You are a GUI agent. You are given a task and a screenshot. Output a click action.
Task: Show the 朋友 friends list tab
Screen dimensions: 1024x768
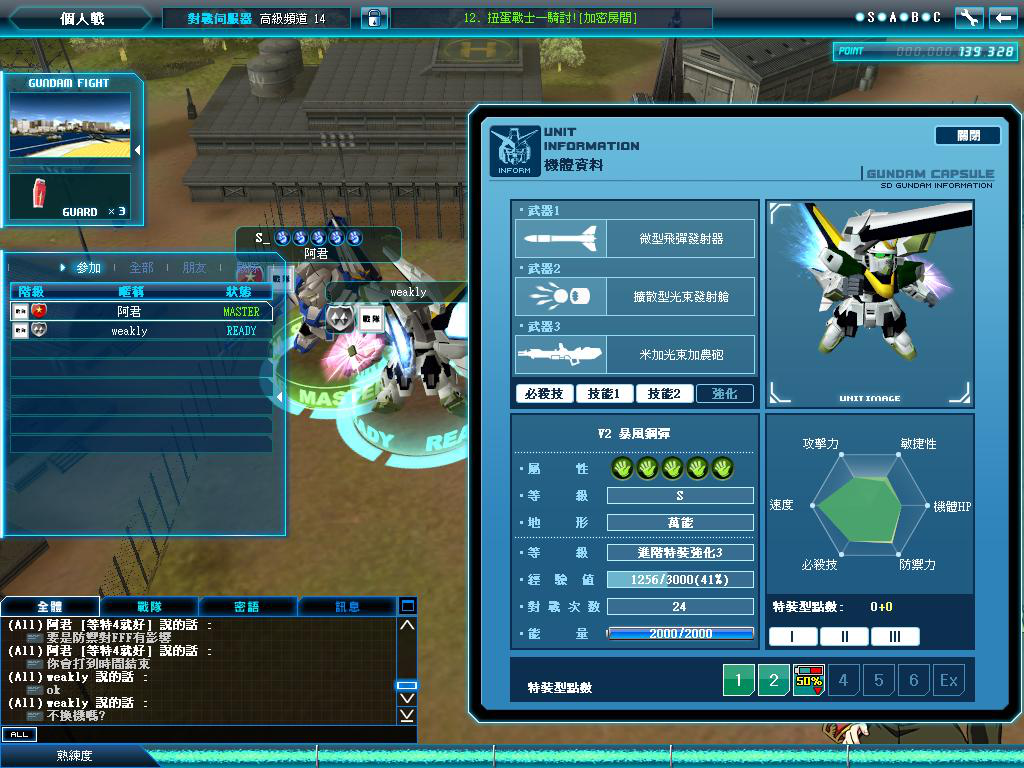tap(194, 268)
